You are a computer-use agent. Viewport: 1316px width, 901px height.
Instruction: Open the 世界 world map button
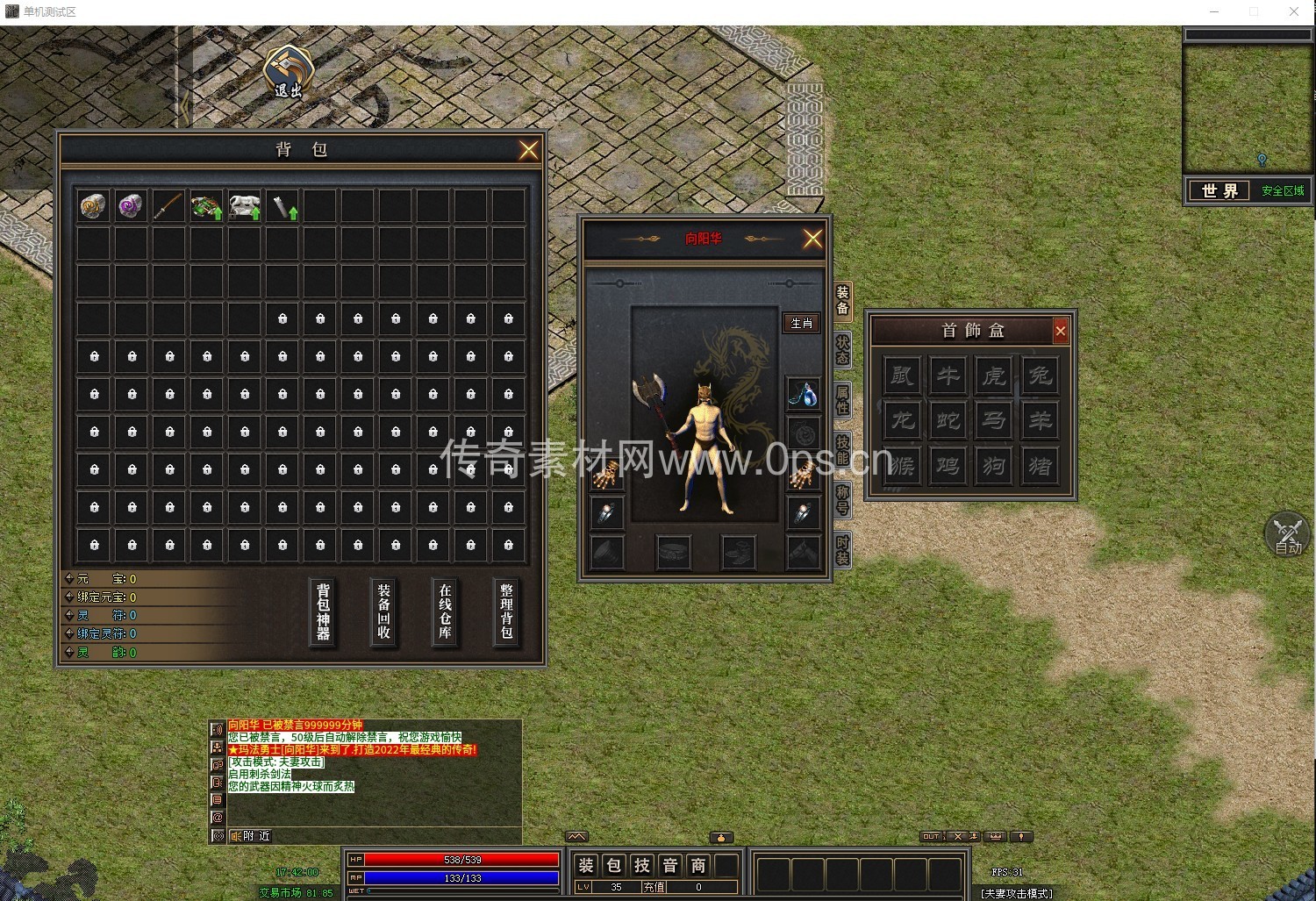tap(1219, 190)
